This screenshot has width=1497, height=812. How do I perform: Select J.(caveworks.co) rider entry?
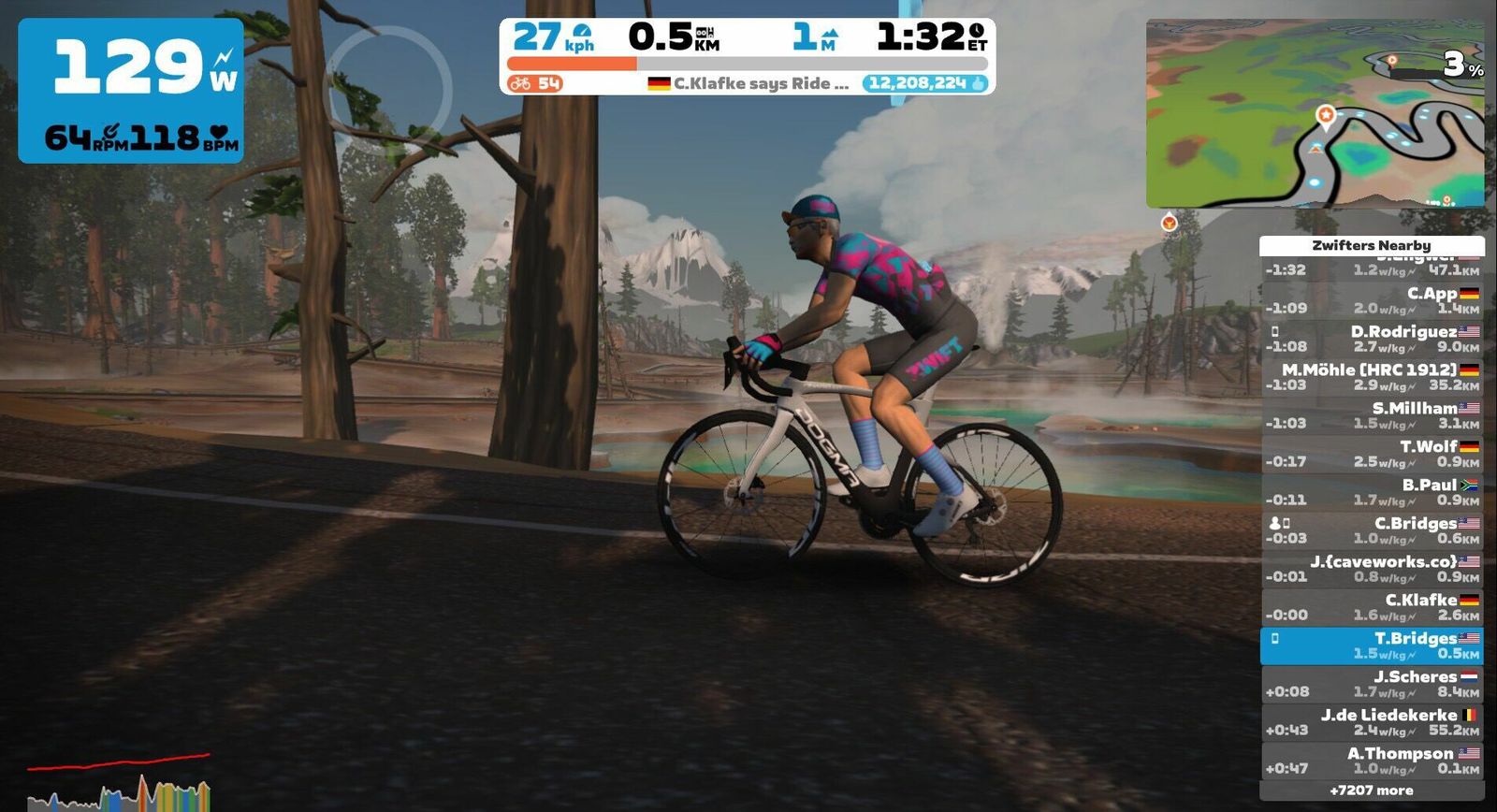coord(1372,569)
